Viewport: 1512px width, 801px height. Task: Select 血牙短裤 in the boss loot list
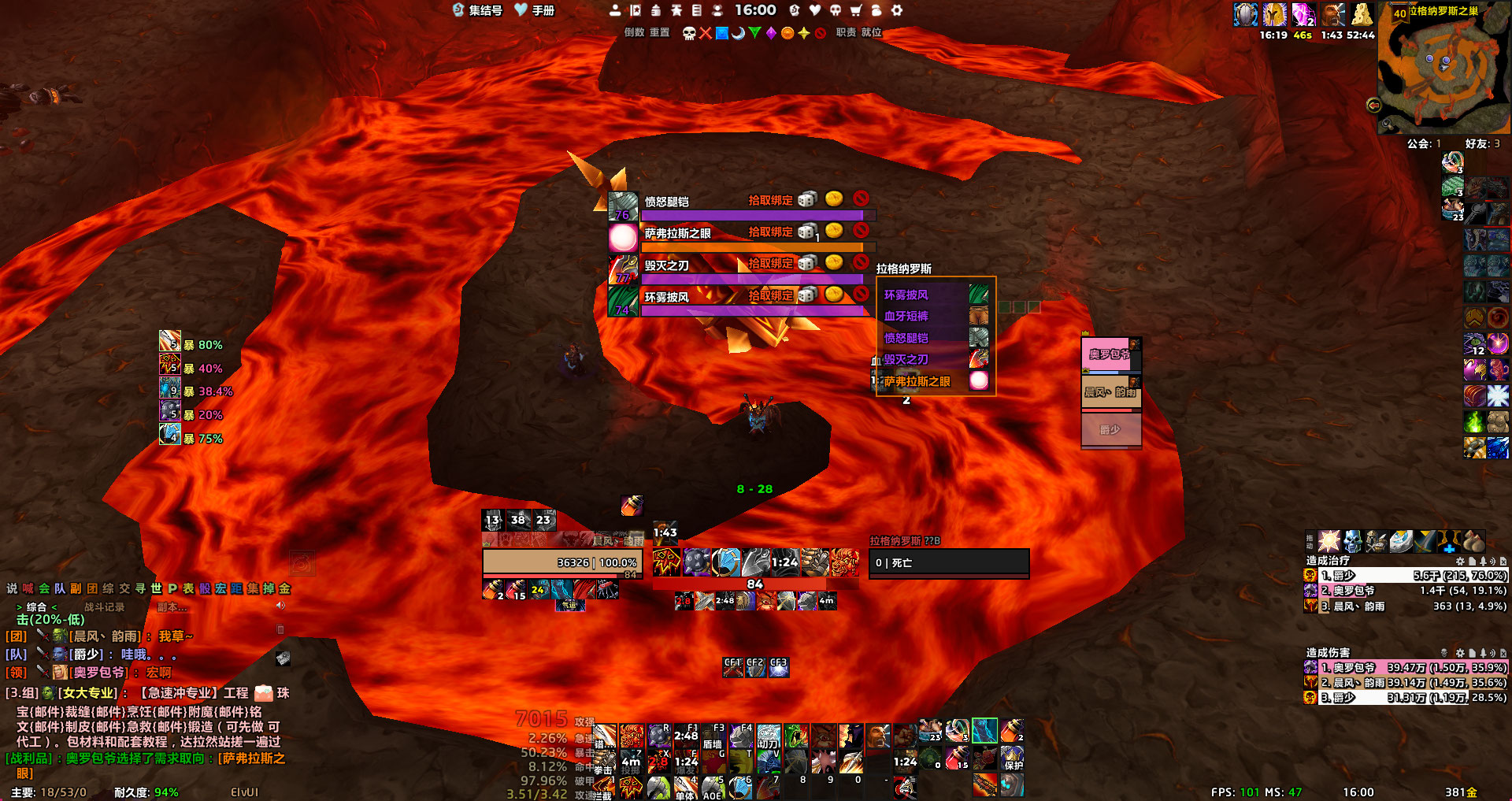[906, 316]
